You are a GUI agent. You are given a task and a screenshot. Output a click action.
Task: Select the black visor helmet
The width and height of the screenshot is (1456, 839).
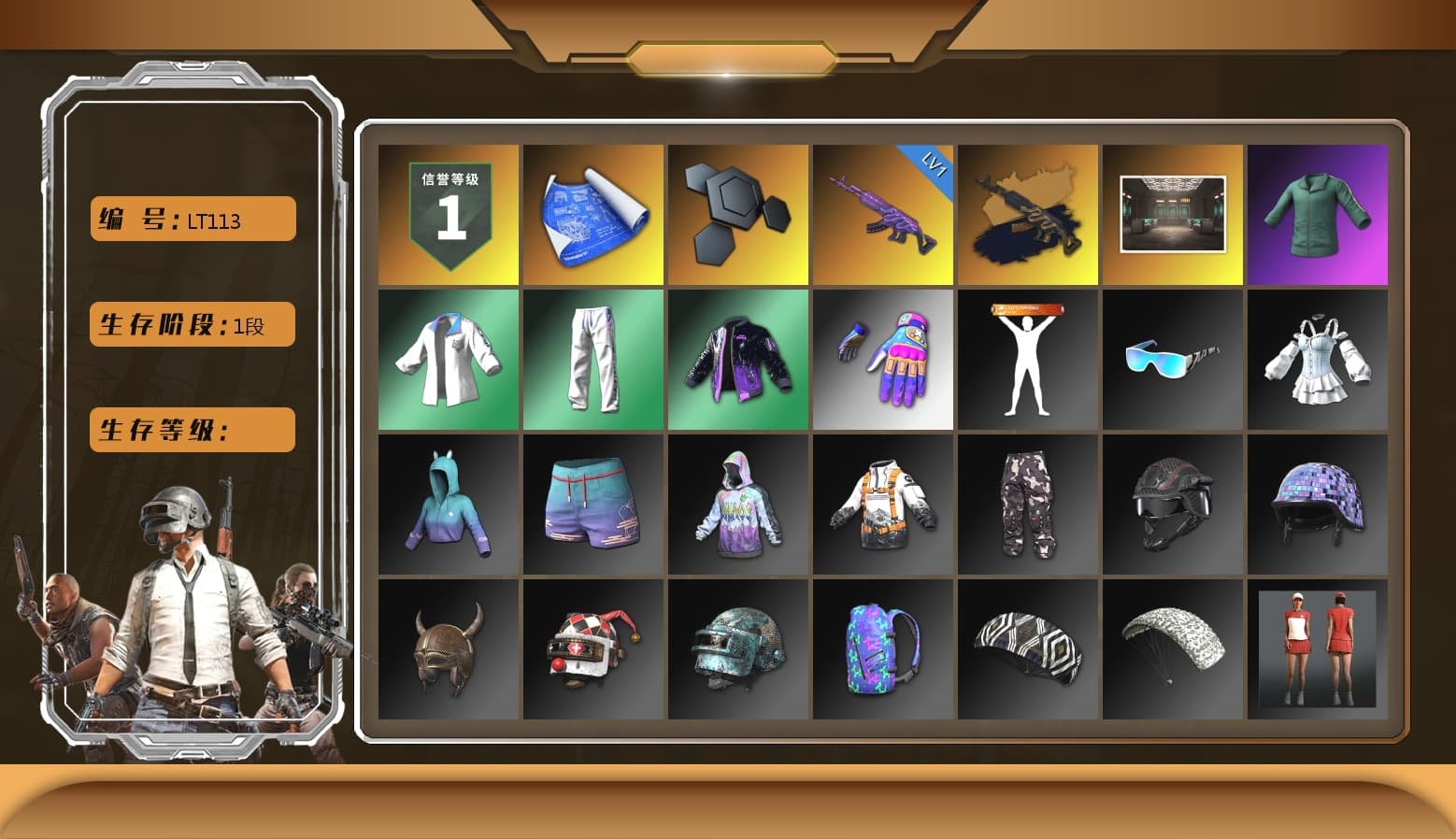[x=1173, y=505]
